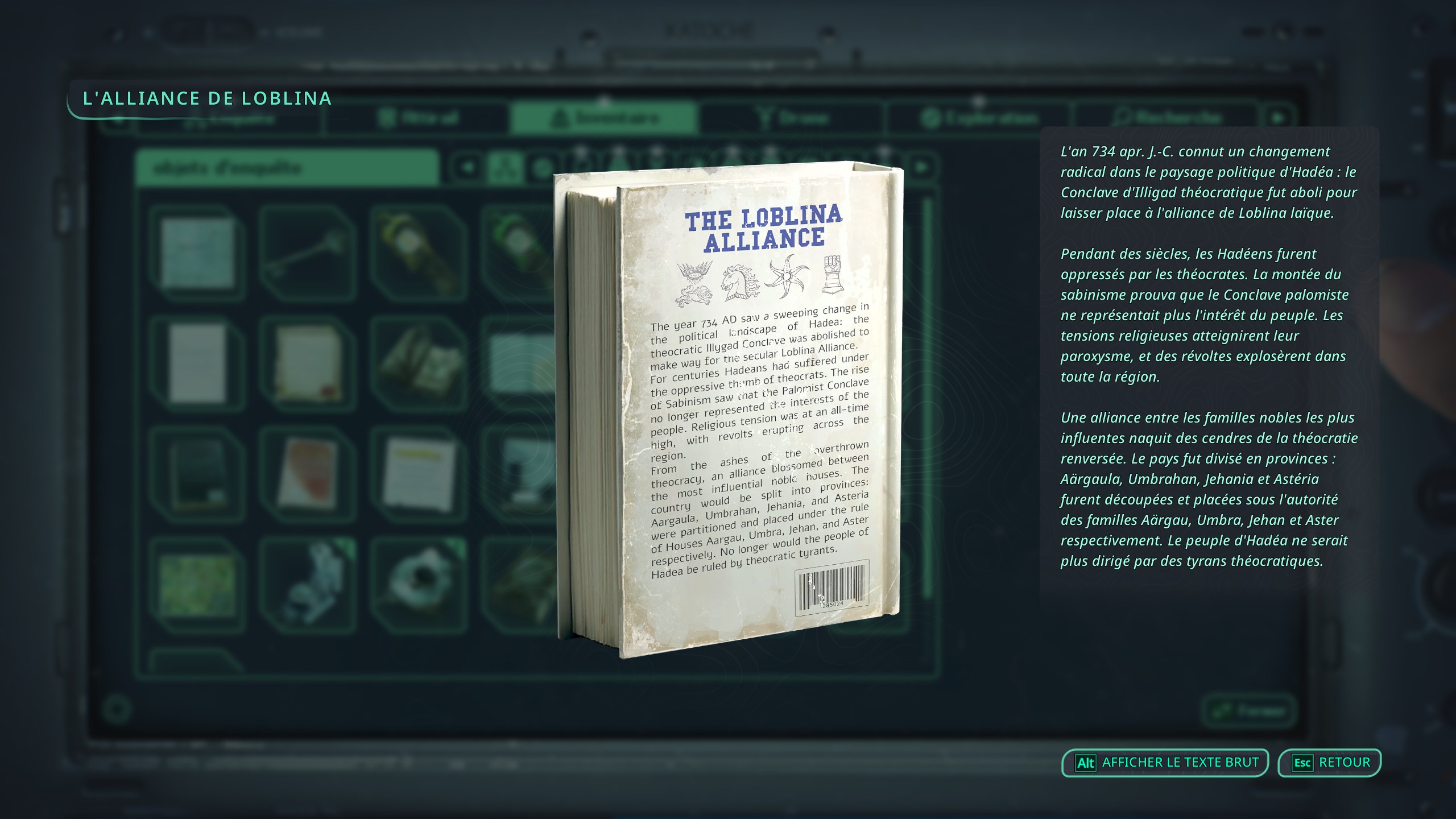Open the Inventaire tab
Screen dimensions: 1456x819
(x=606, y=118)
